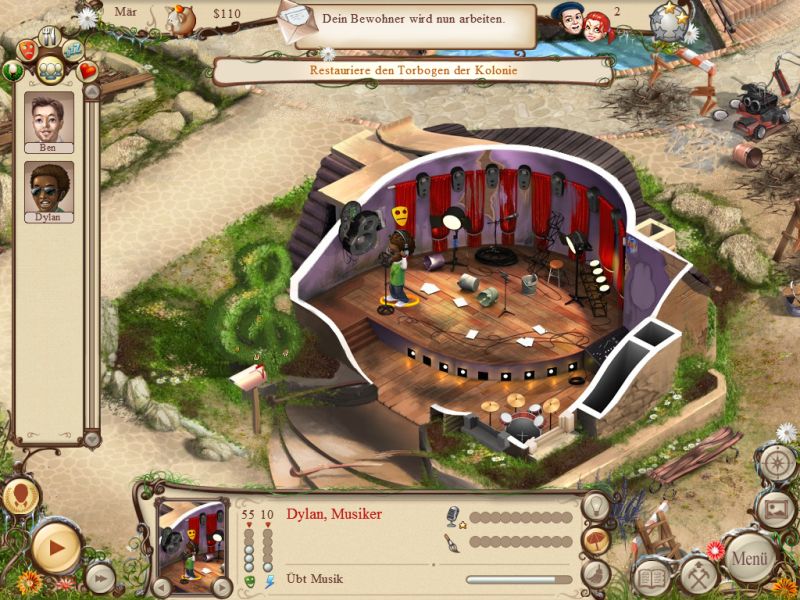The height and width of the screenshot is (600, 800).
Task: Click the broom cleaning button
Action: point(595,573)
